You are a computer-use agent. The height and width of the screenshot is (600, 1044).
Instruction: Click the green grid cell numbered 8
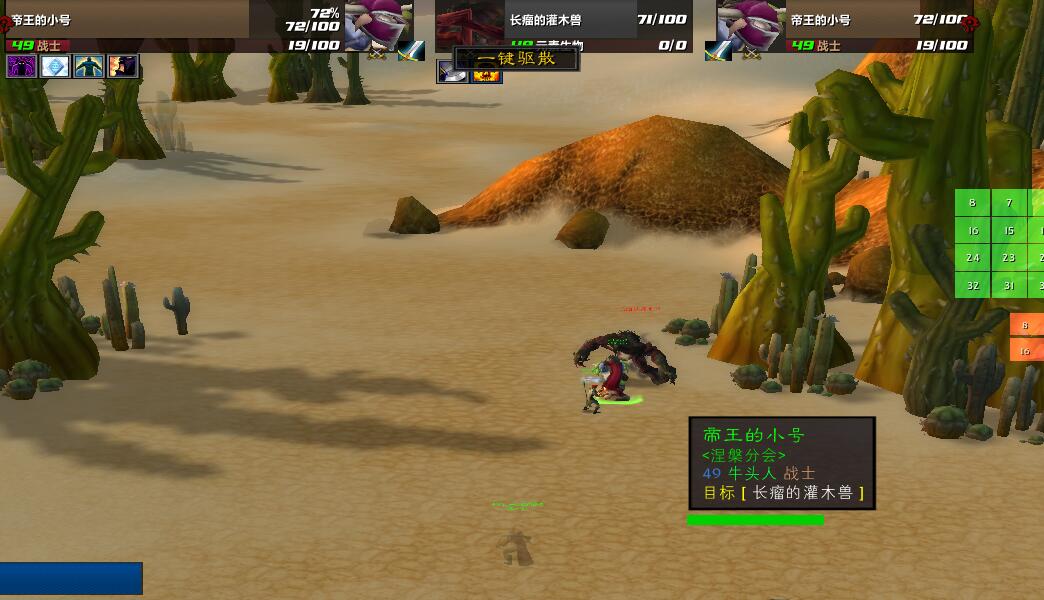coord(972,203)
